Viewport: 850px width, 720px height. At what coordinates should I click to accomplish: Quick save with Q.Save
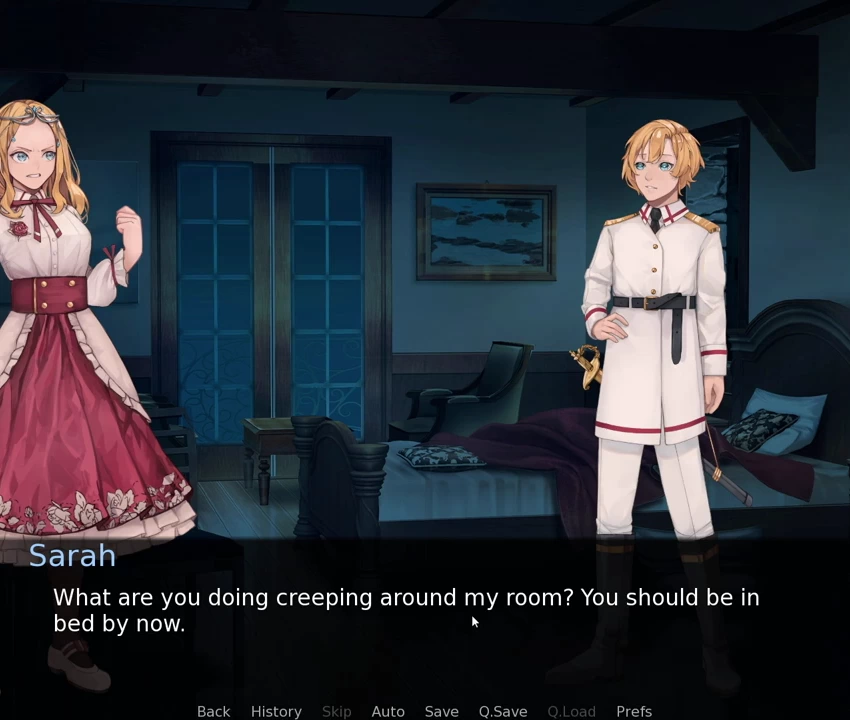click(x=503, y=711)
